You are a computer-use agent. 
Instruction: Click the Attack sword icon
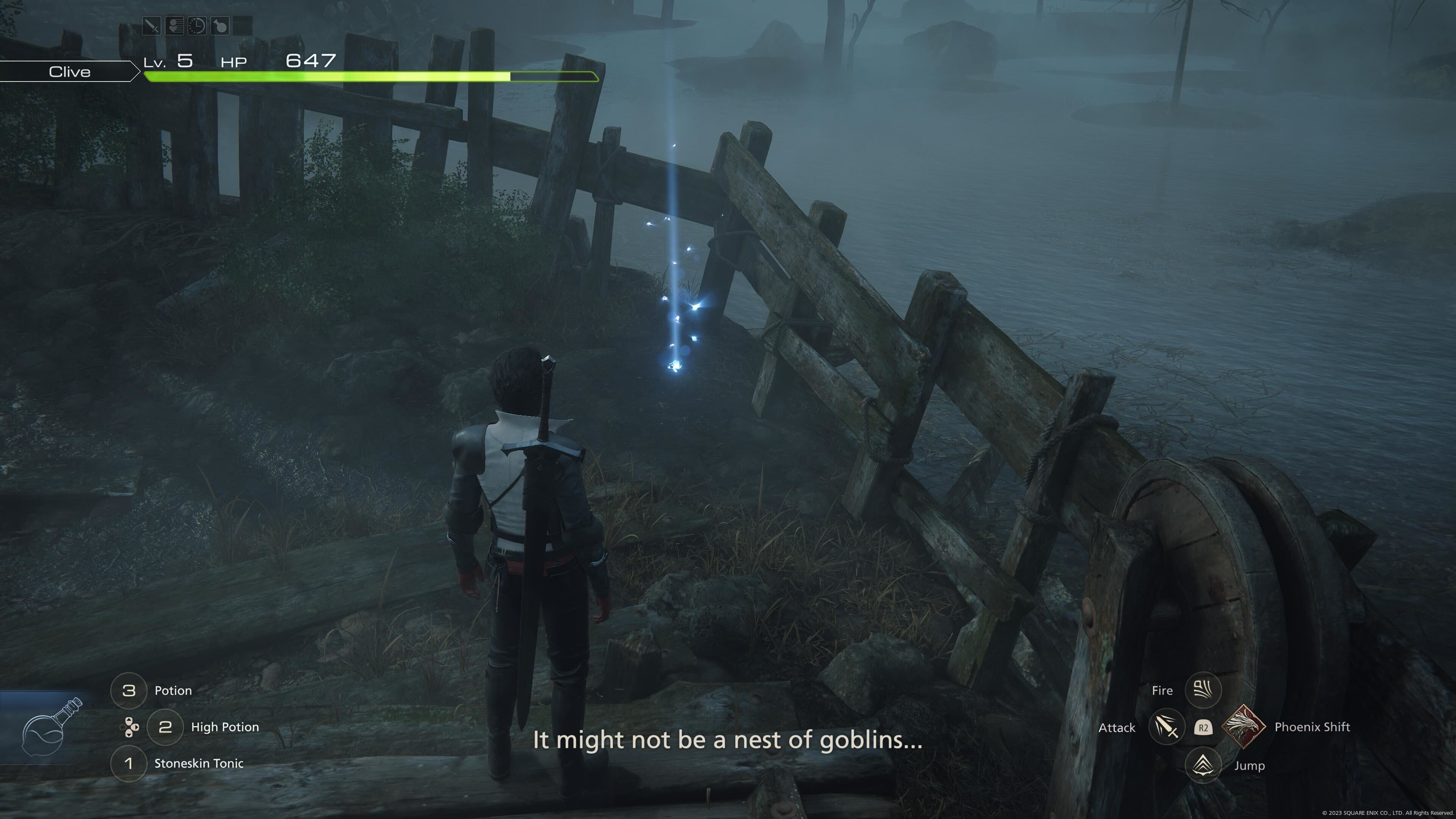(1167, 728)
